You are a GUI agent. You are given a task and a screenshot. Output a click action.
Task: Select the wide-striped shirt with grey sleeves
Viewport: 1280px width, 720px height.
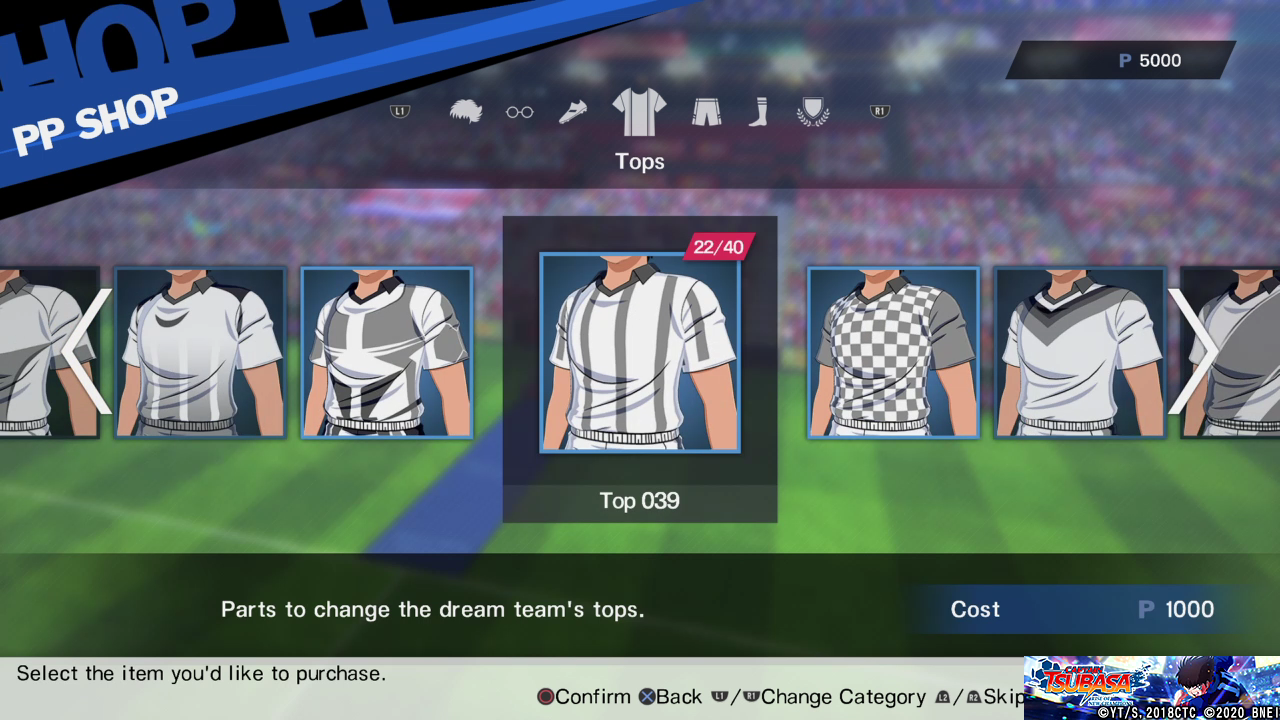pos(387,352)
